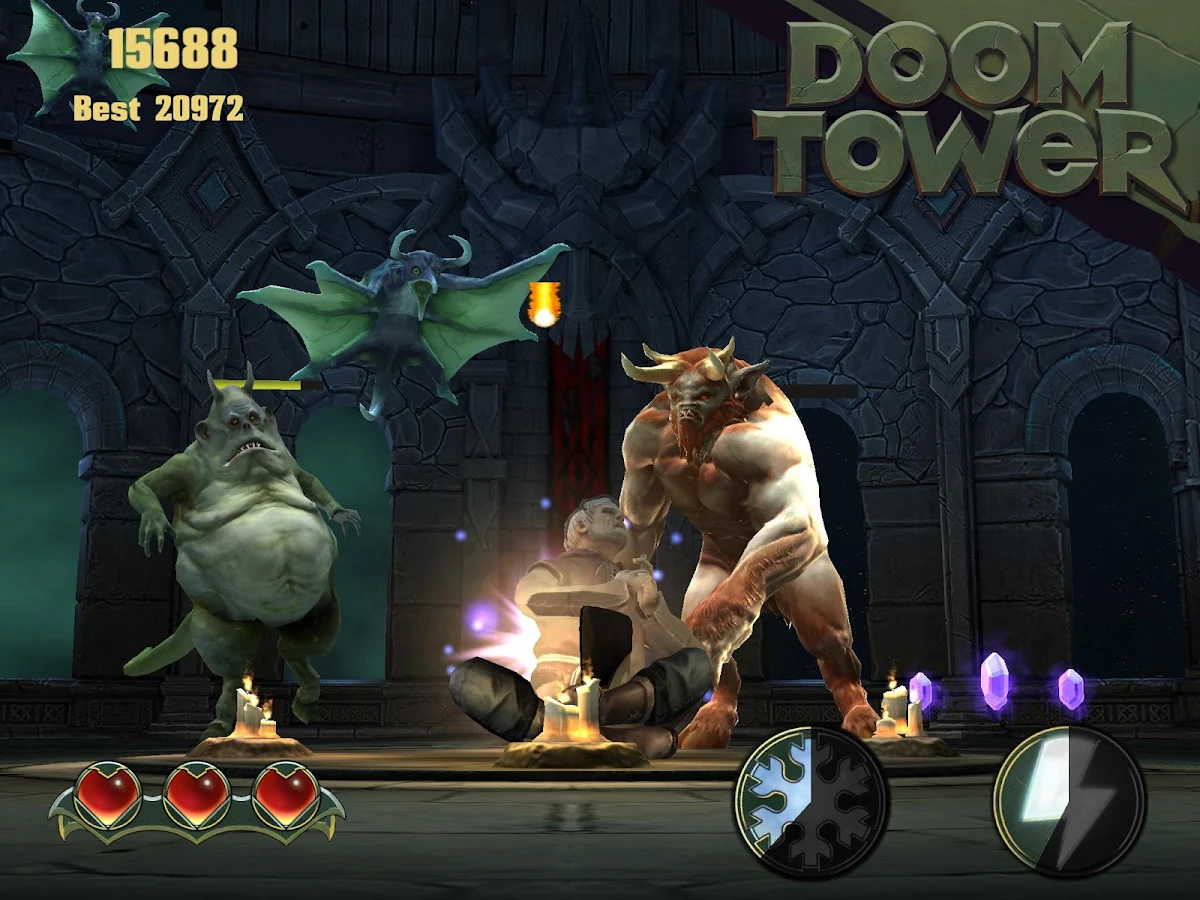Activate the snowflake freeze ability
Screen dimensions: 1200x900
(x=811, y=801)
